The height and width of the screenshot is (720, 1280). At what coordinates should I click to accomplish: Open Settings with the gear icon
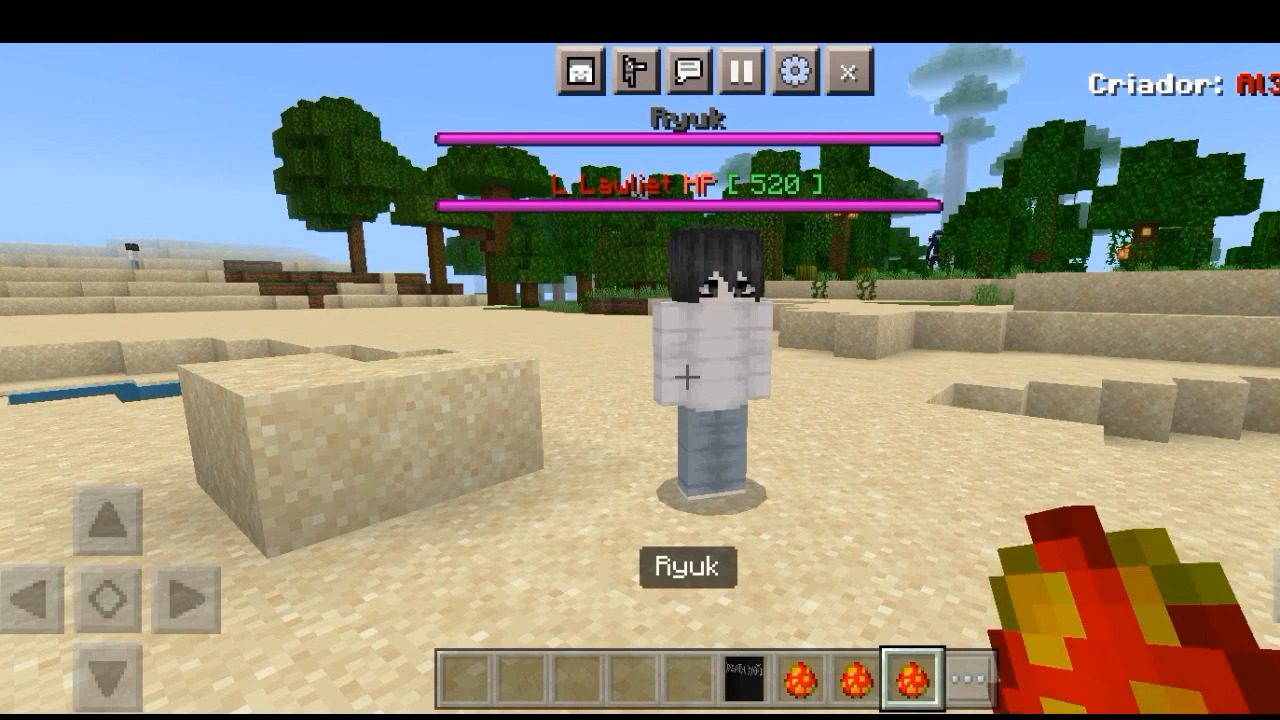pyautogui.click(x=794, y=72)
